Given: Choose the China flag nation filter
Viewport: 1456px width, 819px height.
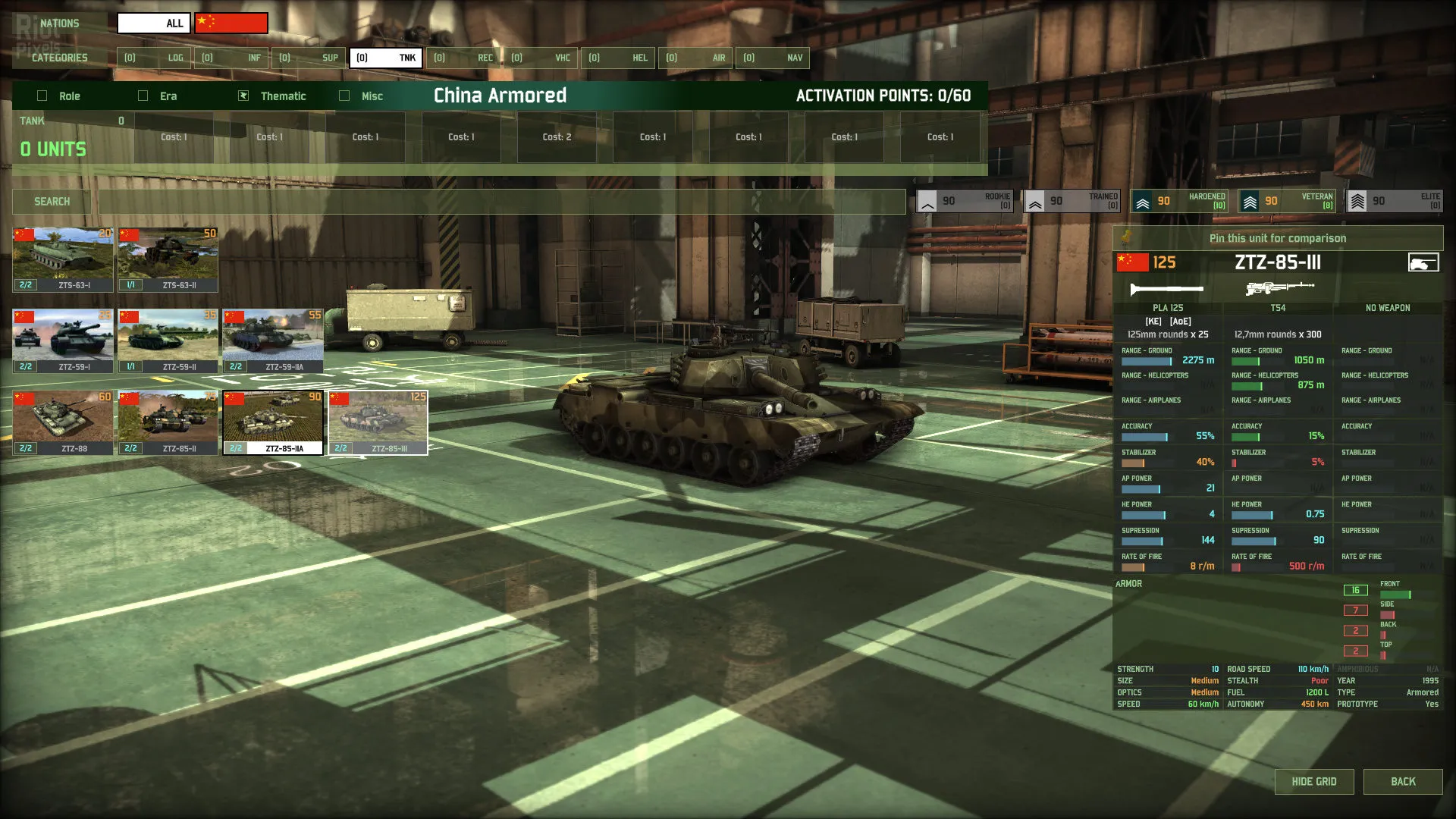Looking at the screenshot, I should pyautogui.click(x=231, y=23).
